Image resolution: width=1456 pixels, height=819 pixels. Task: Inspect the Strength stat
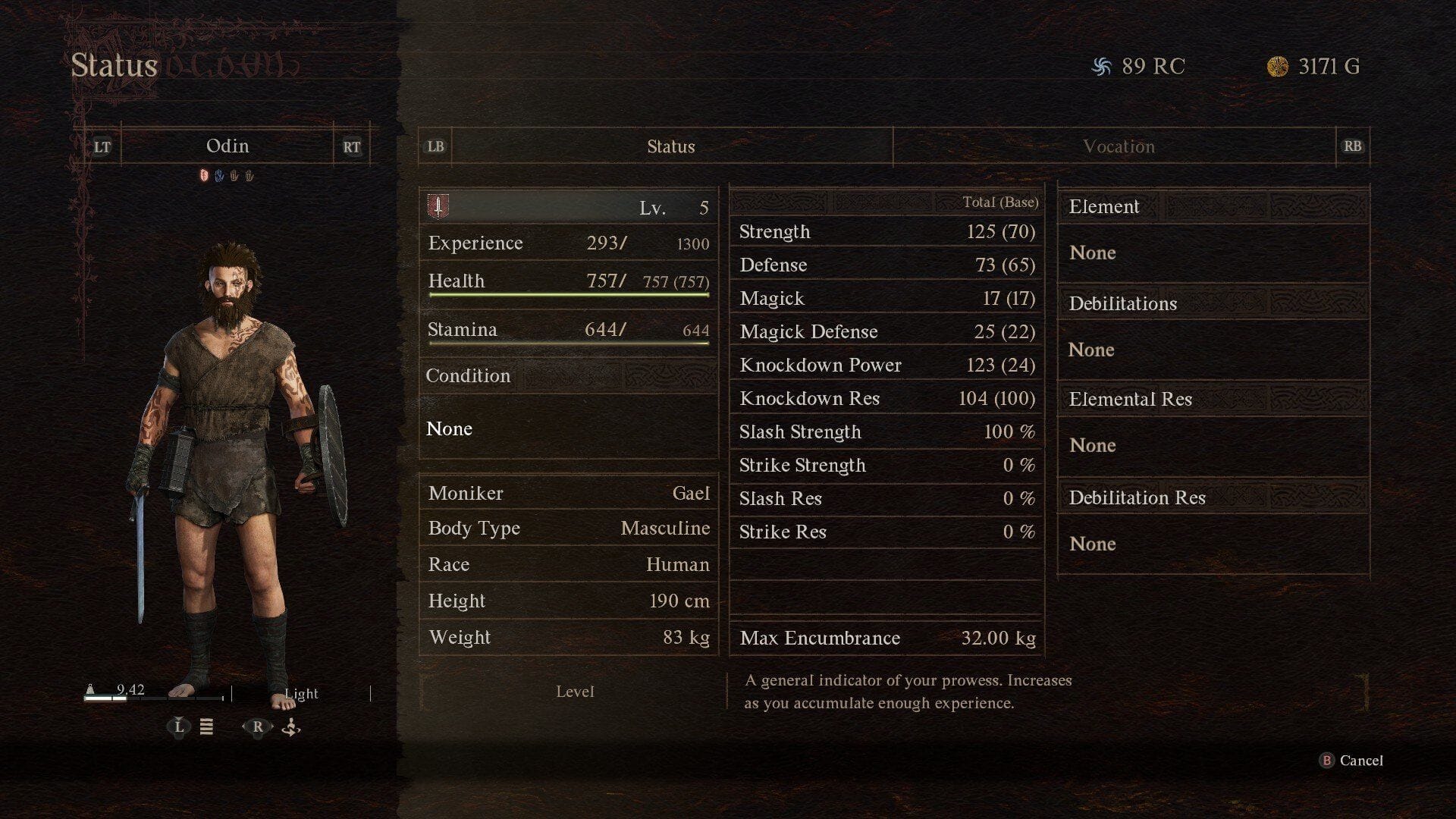(x=886, y=232)
